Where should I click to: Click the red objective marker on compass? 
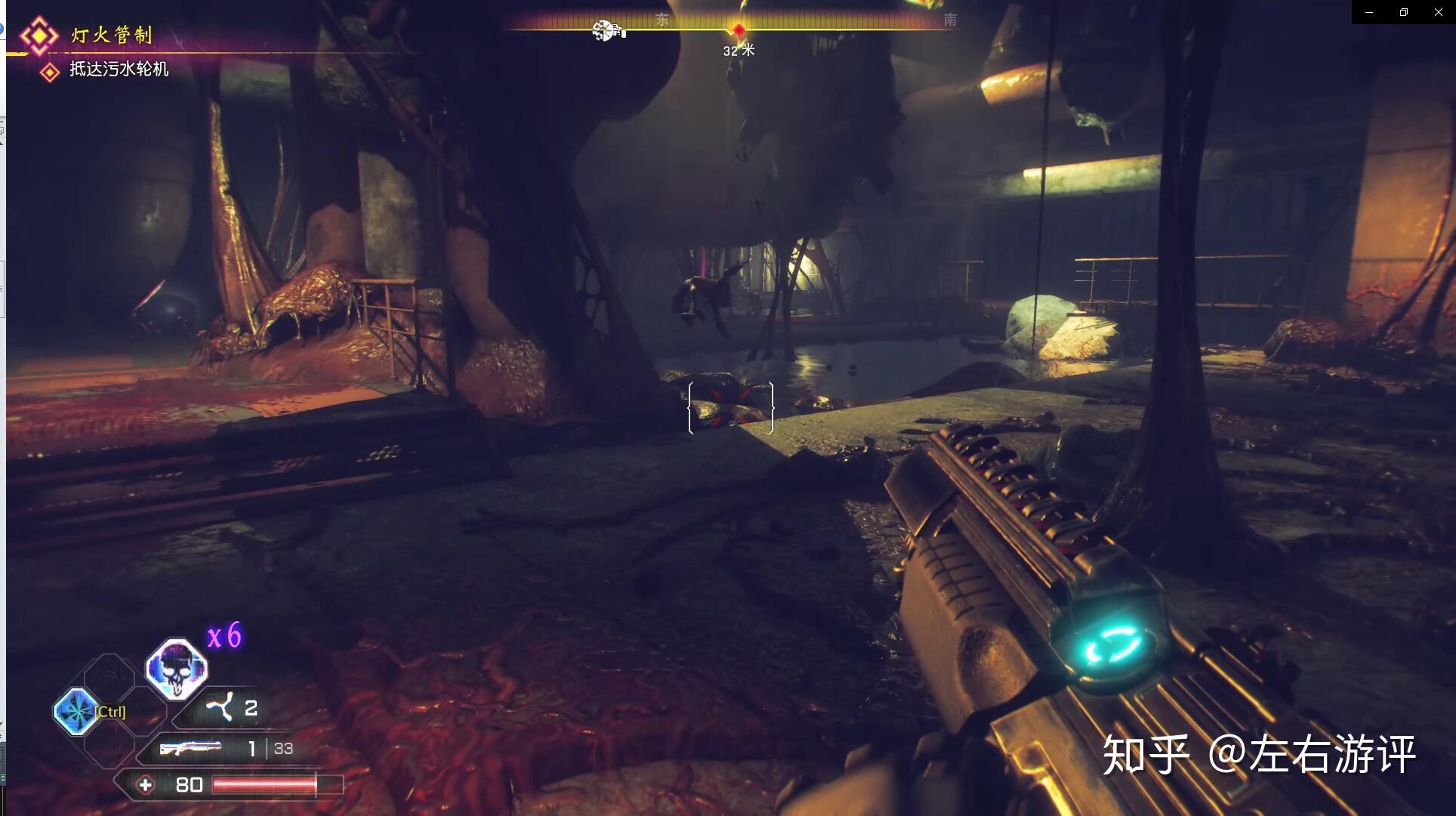[739, 29]
